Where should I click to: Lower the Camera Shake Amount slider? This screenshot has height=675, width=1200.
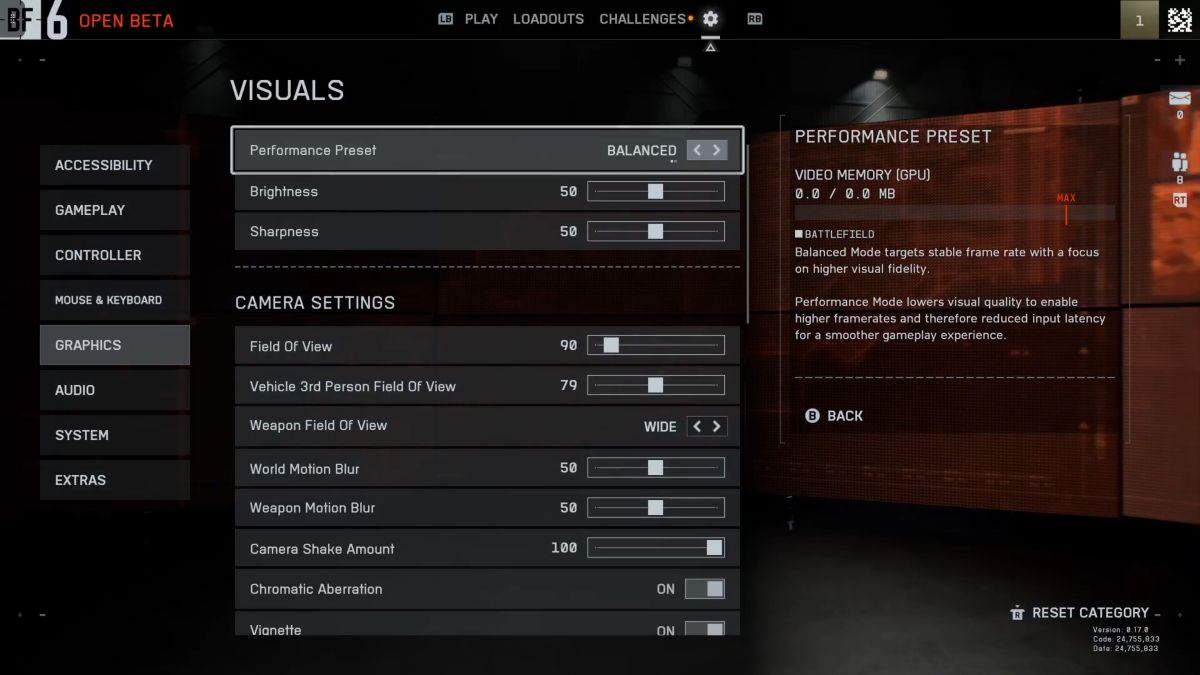[x=714, y=548]
